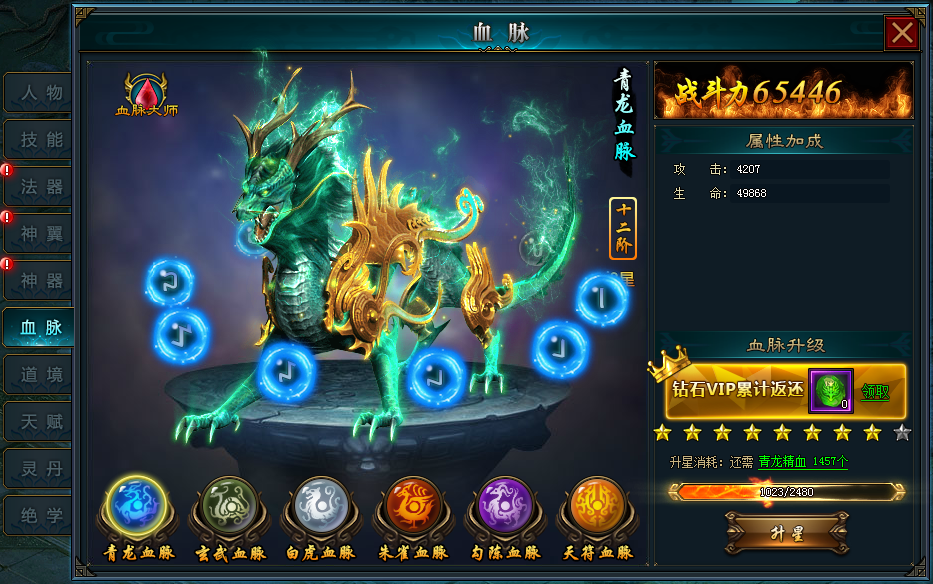Open the 绝学 tab
Screen dimensions: 933x584
(40, 516)
